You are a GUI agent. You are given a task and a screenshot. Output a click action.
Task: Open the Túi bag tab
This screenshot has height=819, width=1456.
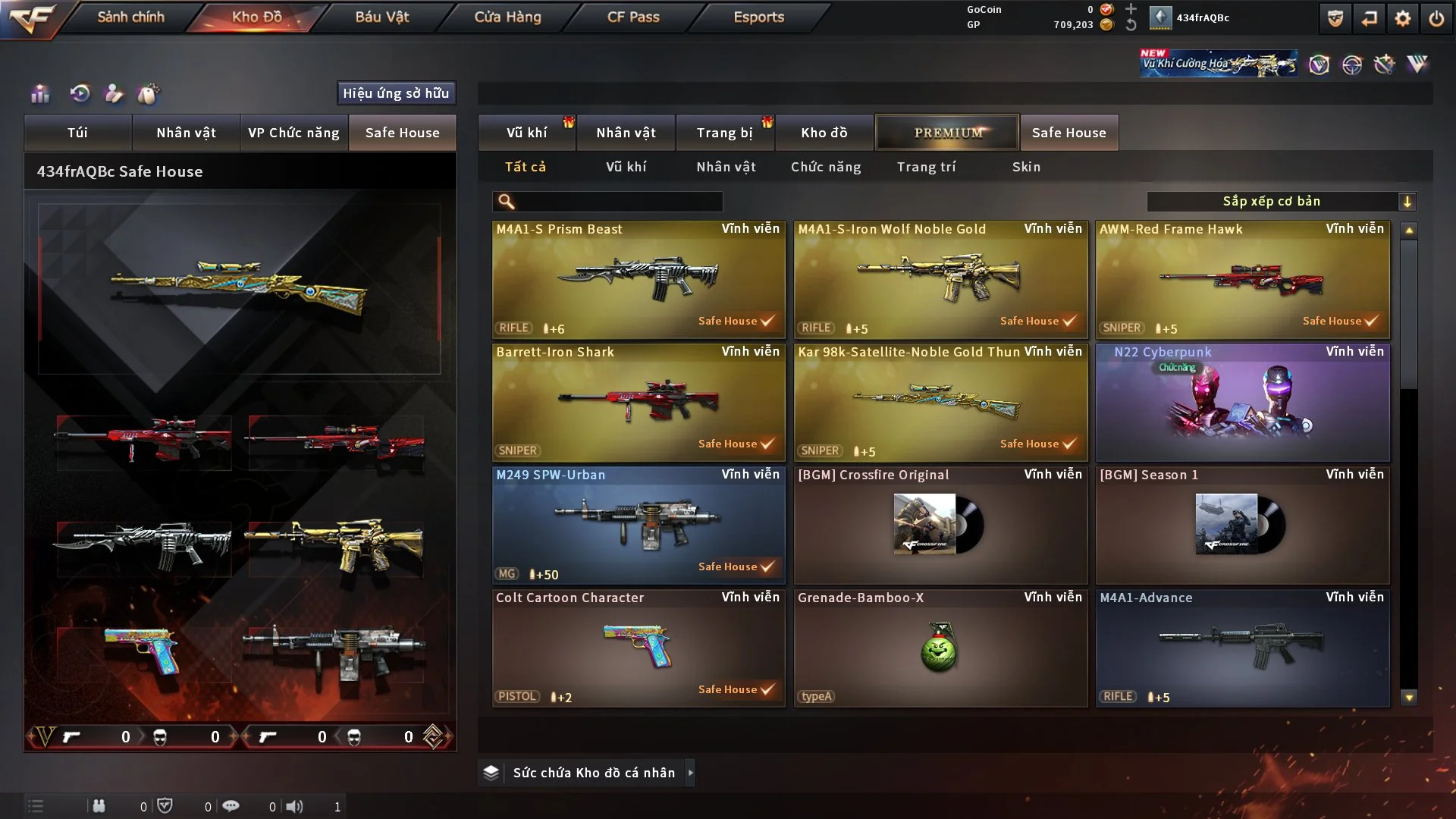77,133
